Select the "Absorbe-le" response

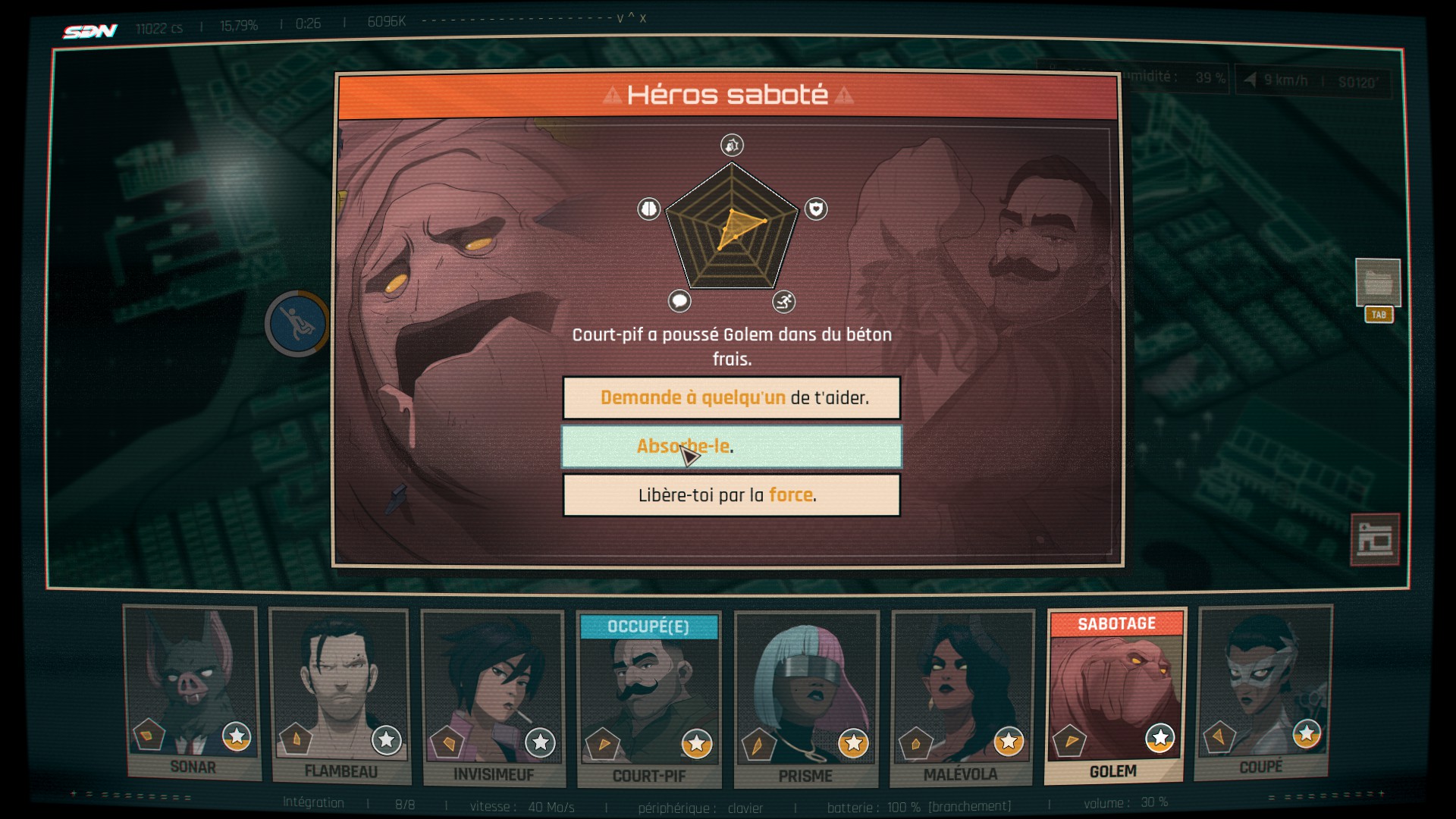731,446
